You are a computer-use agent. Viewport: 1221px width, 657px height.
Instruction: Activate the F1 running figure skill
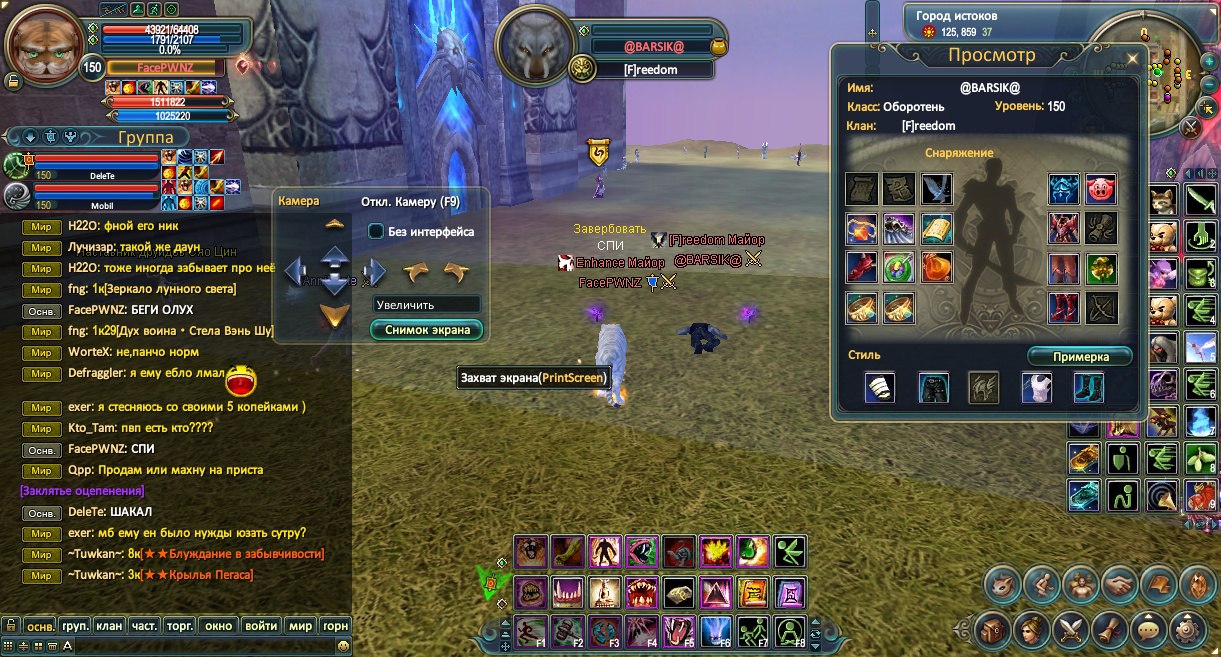point(529,632)
